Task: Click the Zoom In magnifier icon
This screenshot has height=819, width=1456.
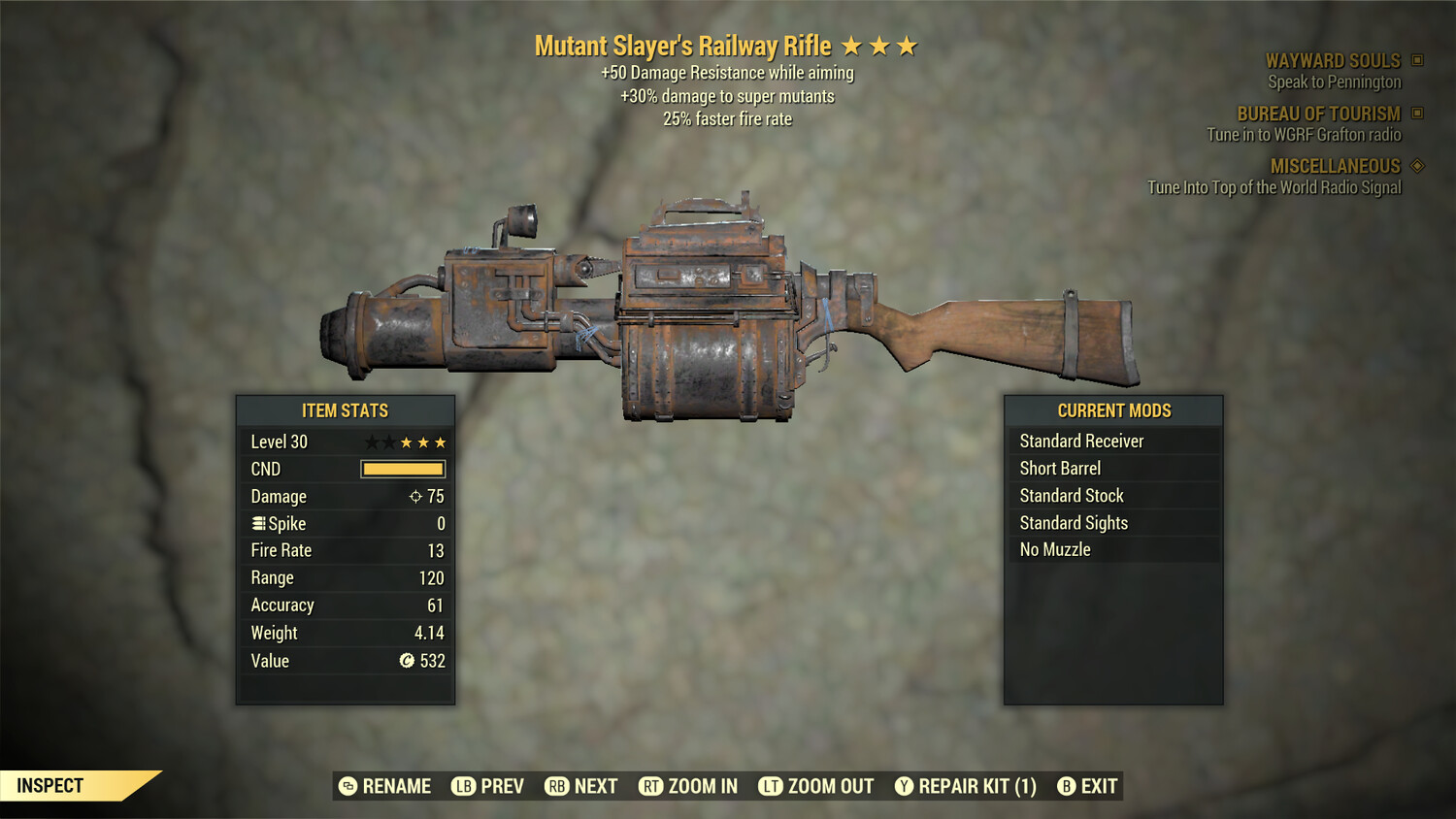Action: pyautogui.click(x=651, y=786)
